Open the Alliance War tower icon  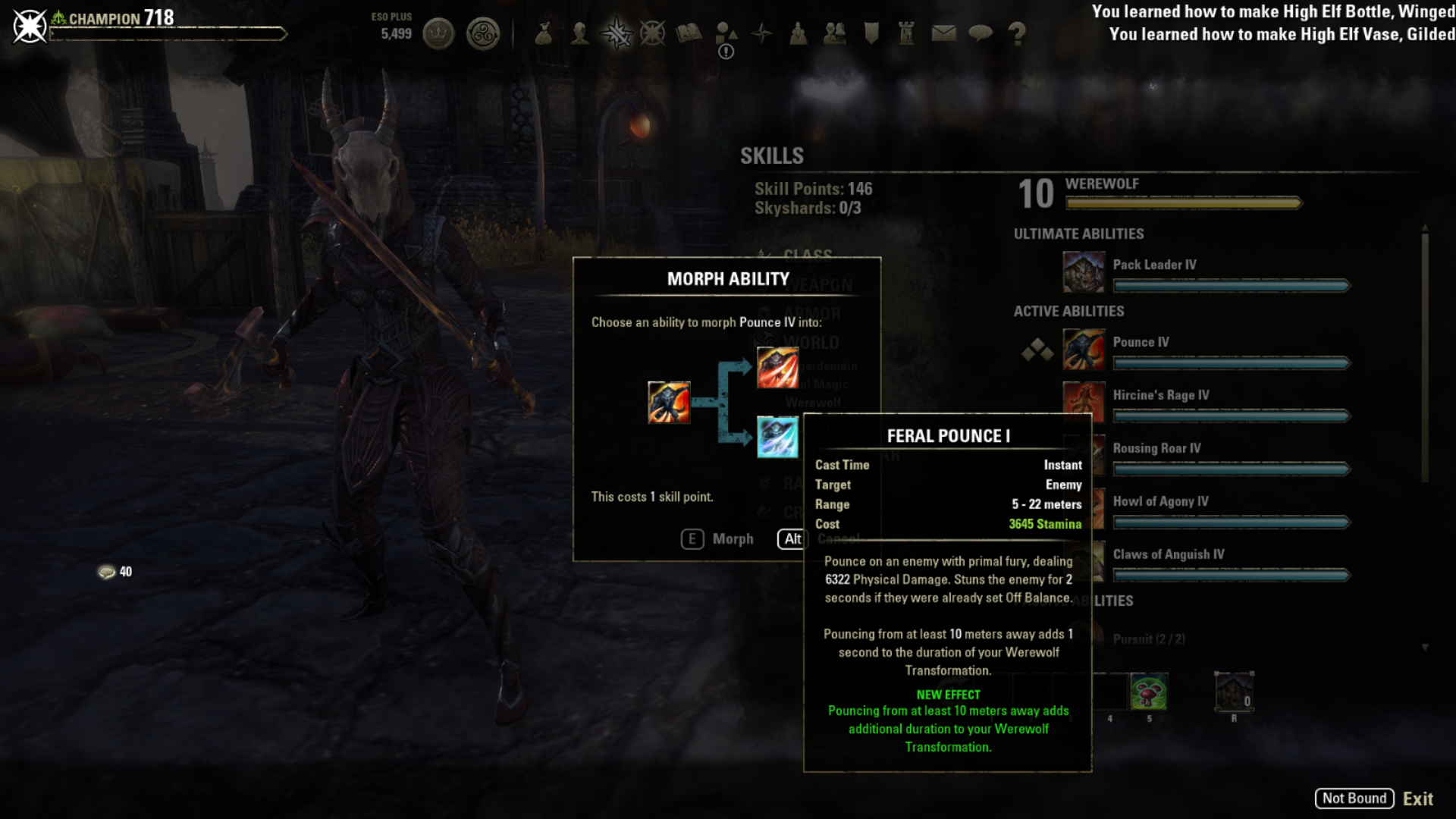tap(907, 33)
